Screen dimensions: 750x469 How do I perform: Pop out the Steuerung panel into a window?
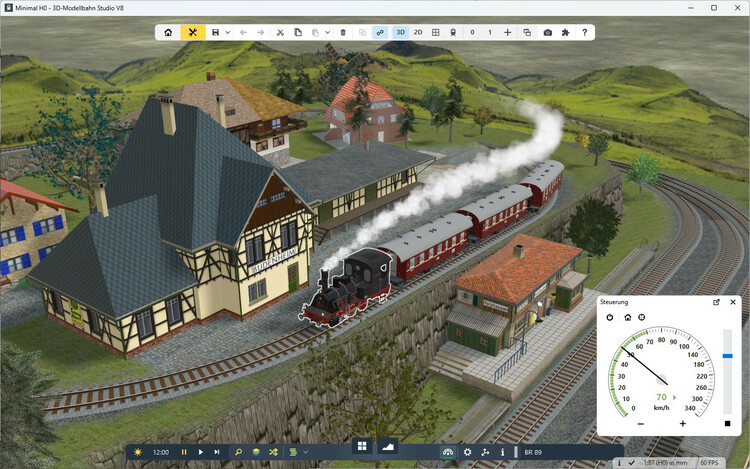716,301
